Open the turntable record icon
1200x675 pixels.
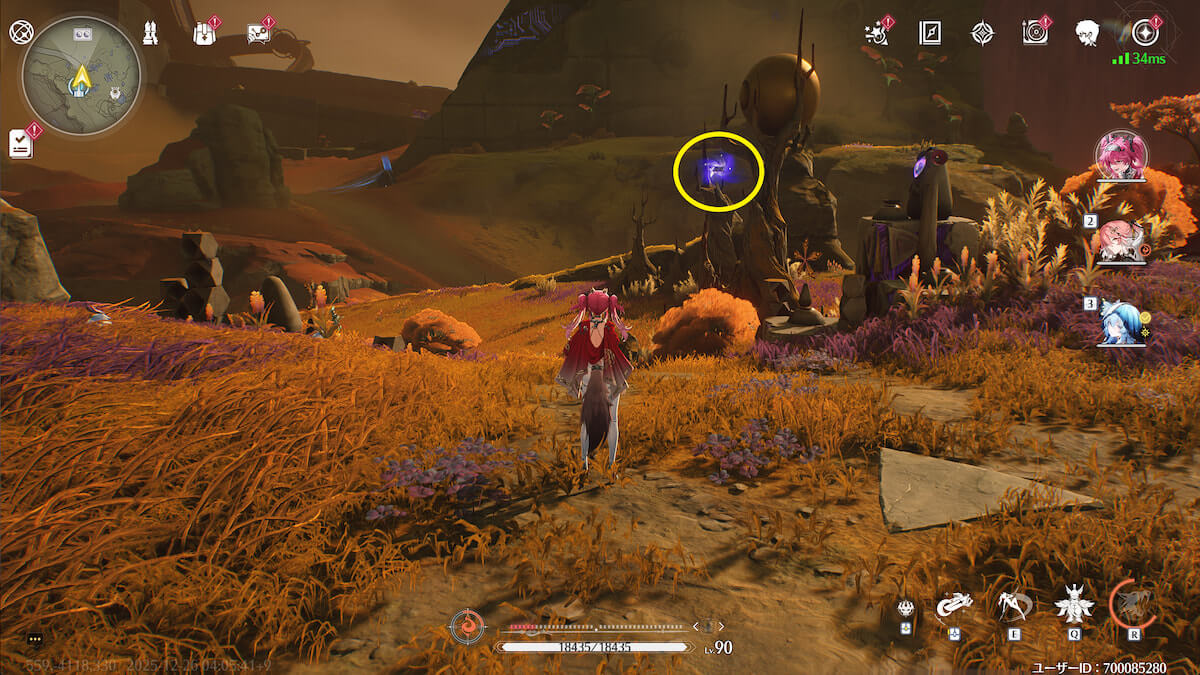tap(1035, 32)
